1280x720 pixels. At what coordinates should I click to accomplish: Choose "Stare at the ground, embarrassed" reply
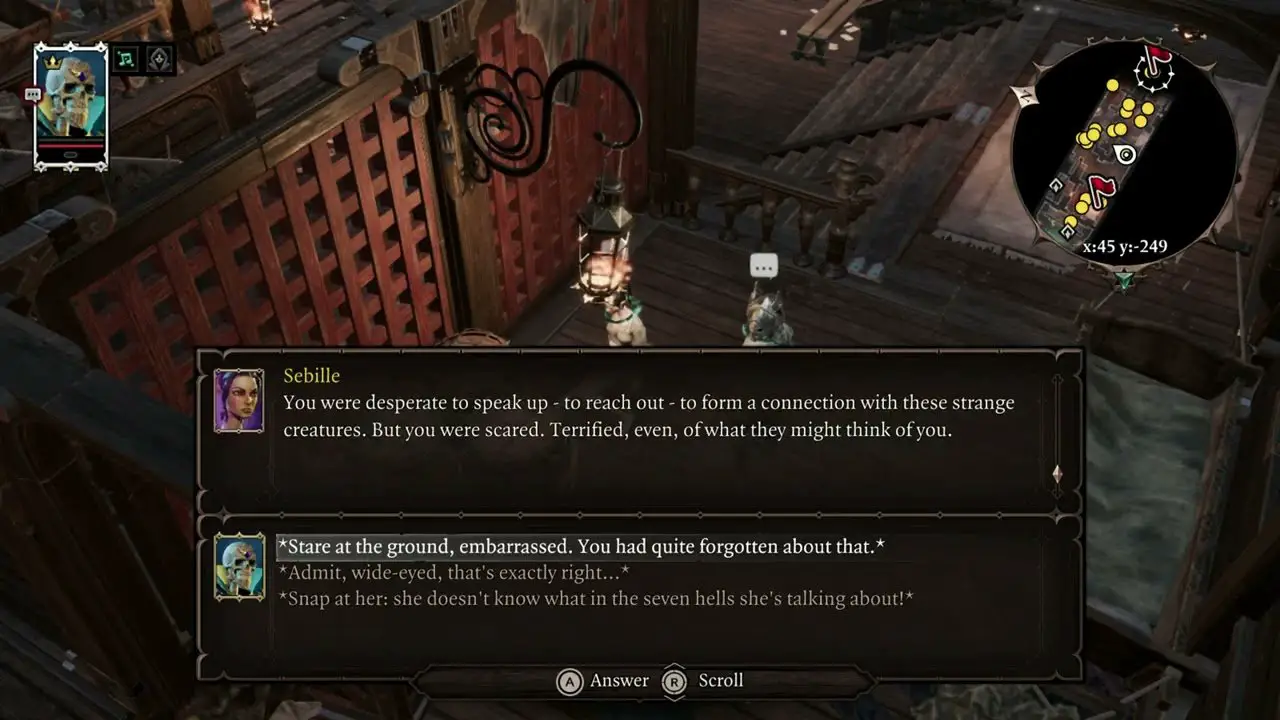click(580, 548)
